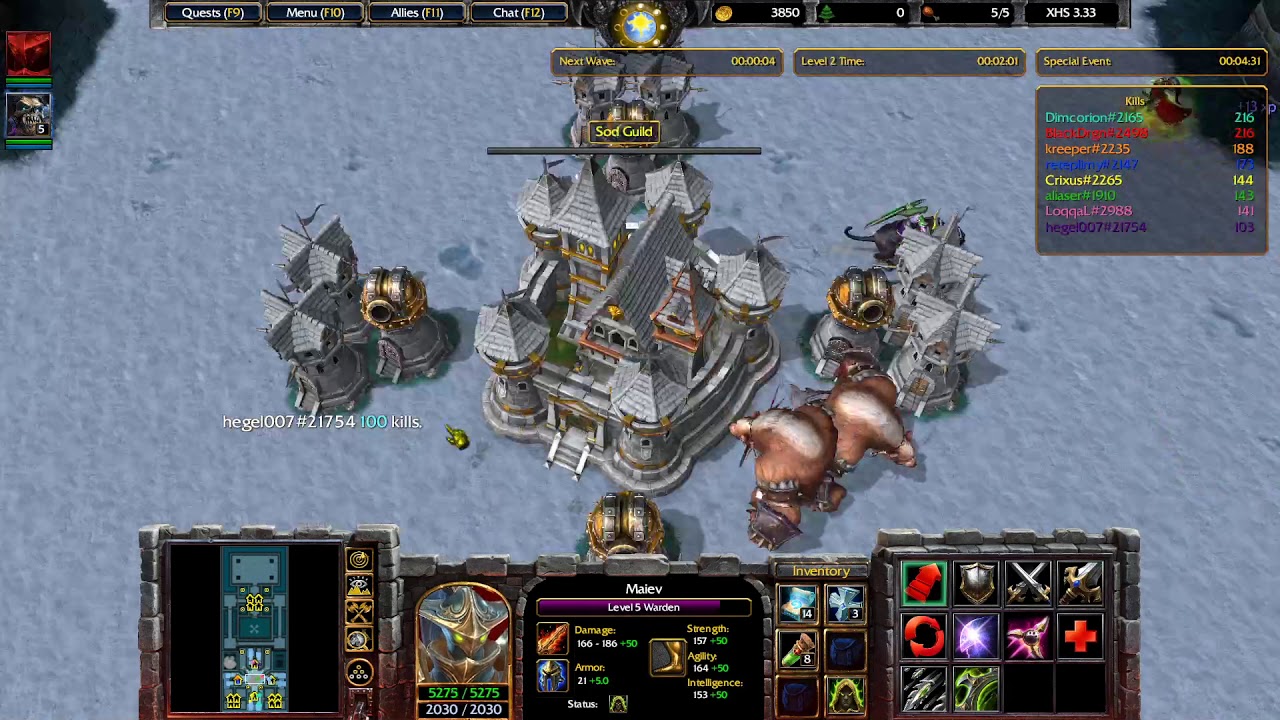Open the Quests log
Image resolution: width=1280 pixels, height=720 pixels.
pos(212,13)
